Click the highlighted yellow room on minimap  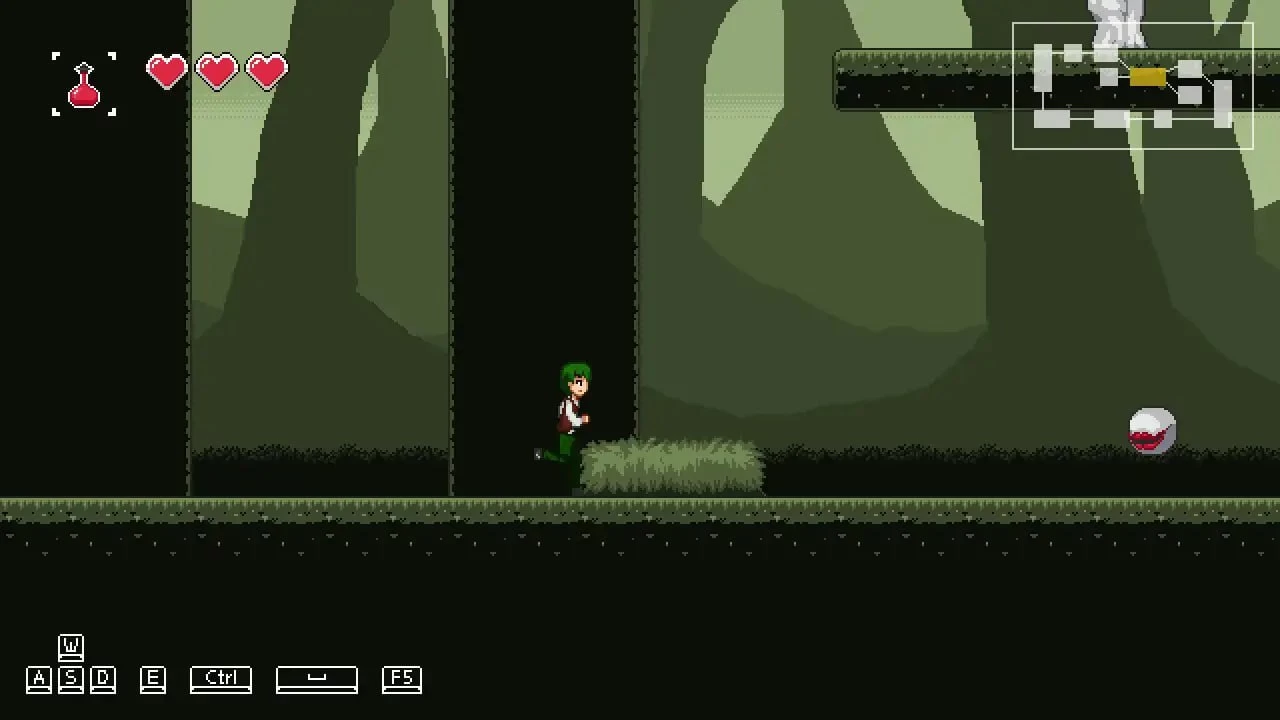[x=1147, y=77]
